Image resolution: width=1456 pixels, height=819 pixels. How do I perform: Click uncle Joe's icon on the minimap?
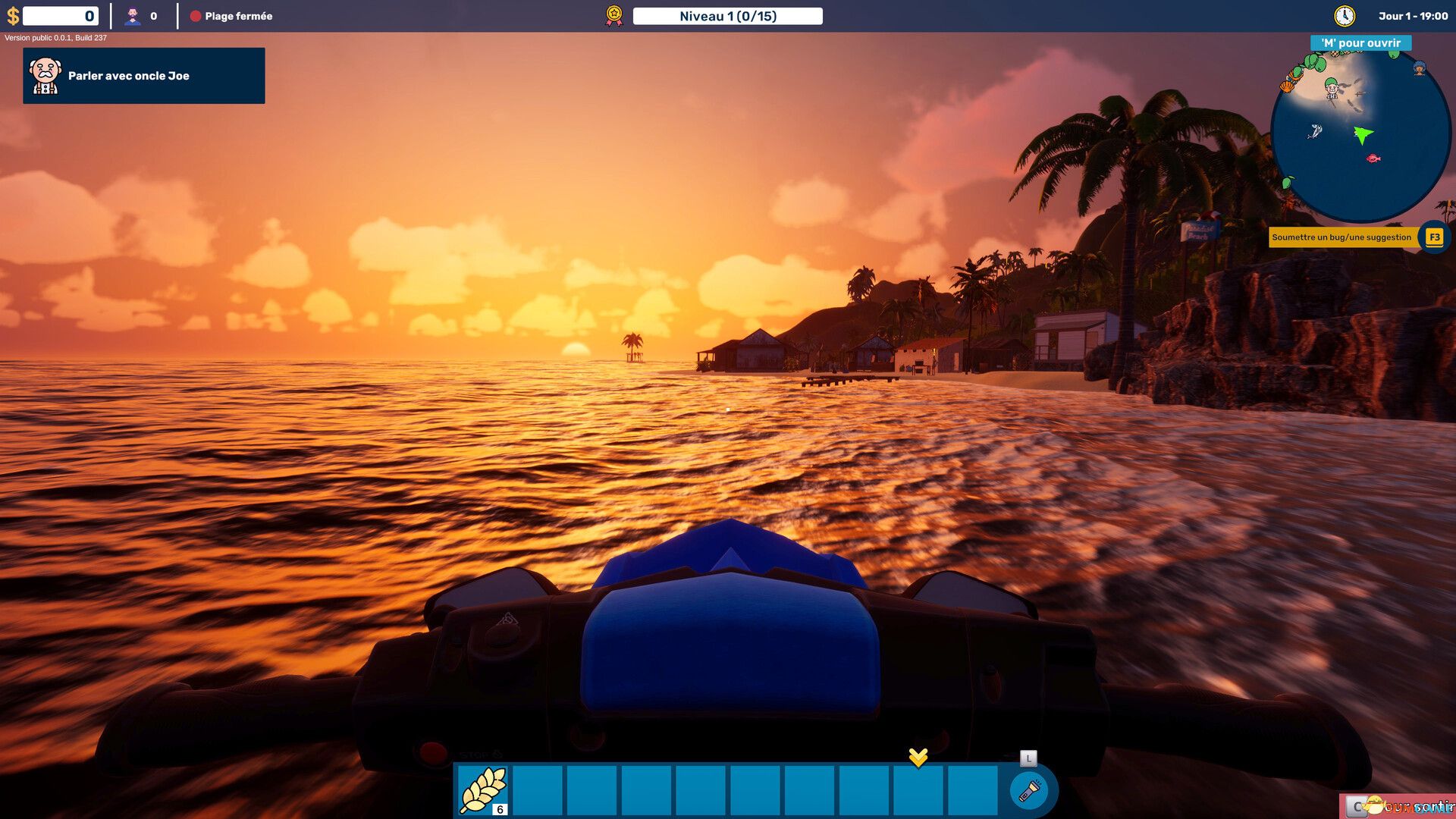point(1332,89)
